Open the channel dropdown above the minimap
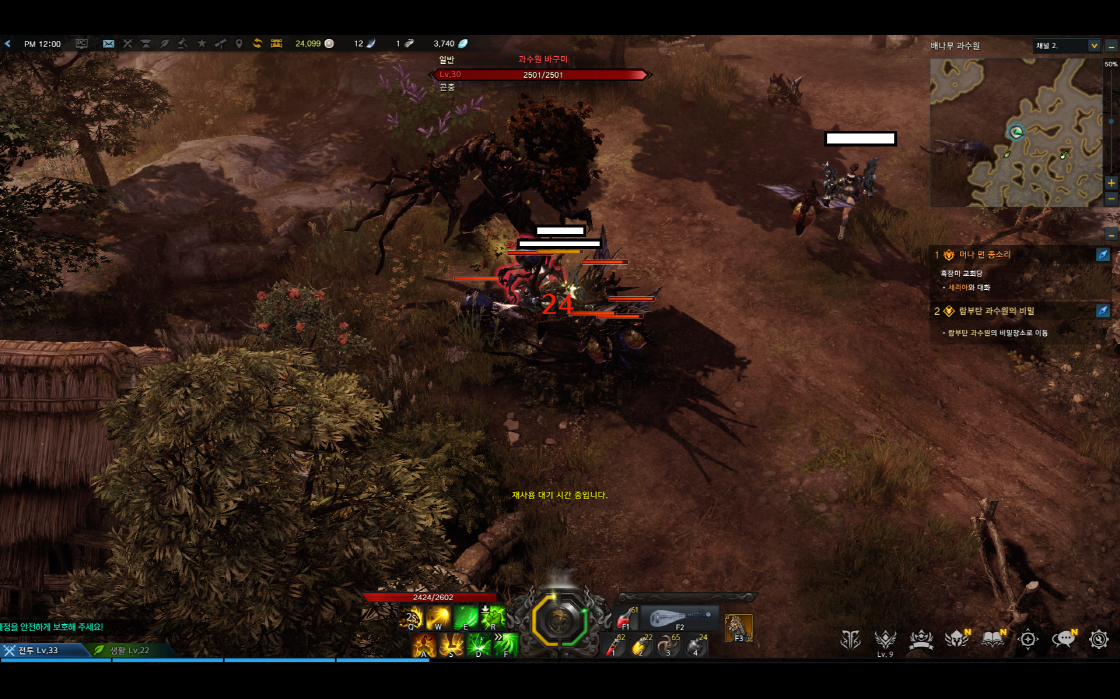This screenshot has width=1120, height=699. pos(1066,45)
